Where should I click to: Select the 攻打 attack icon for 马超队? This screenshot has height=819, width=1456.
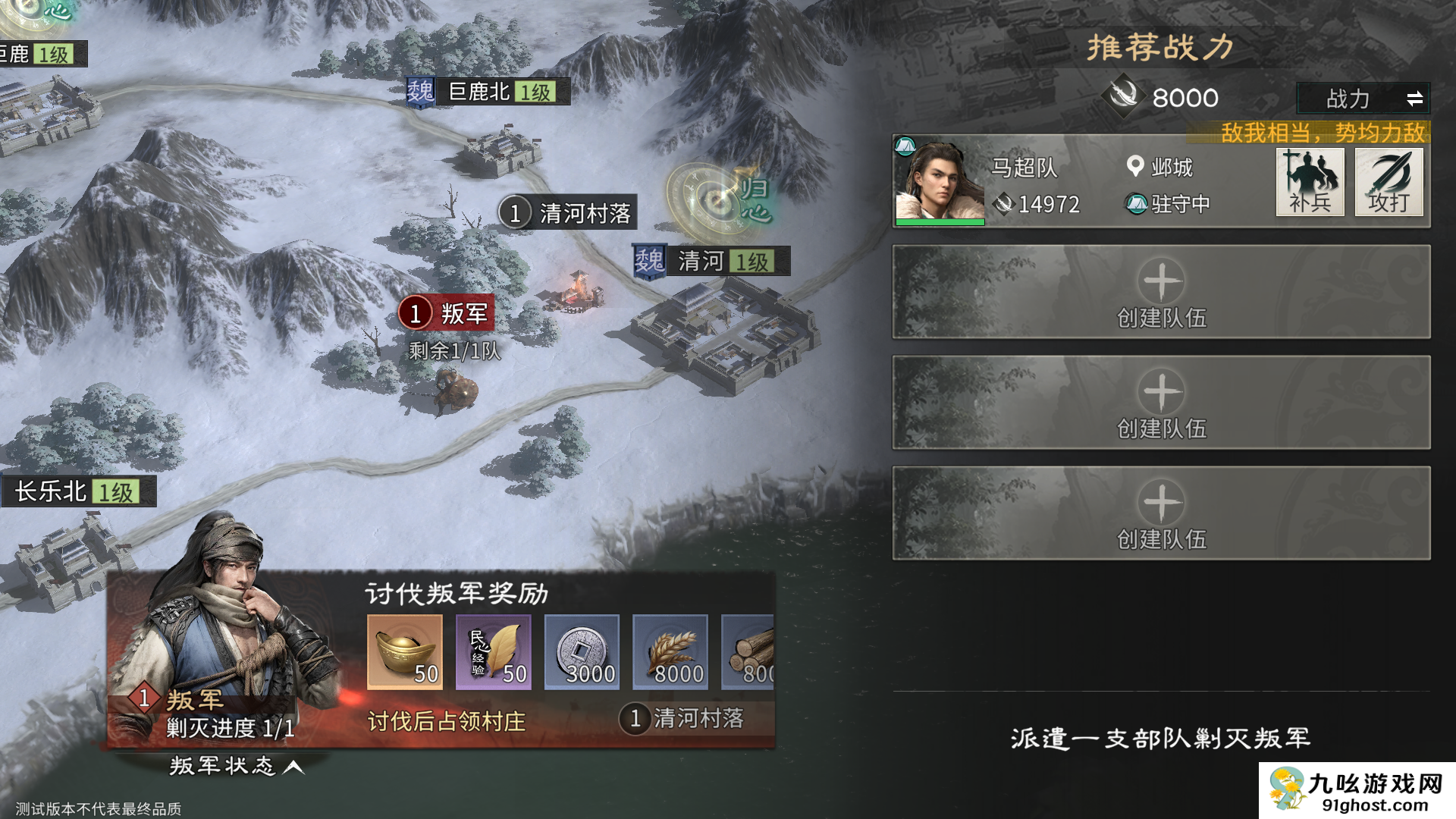(1390, 182)
